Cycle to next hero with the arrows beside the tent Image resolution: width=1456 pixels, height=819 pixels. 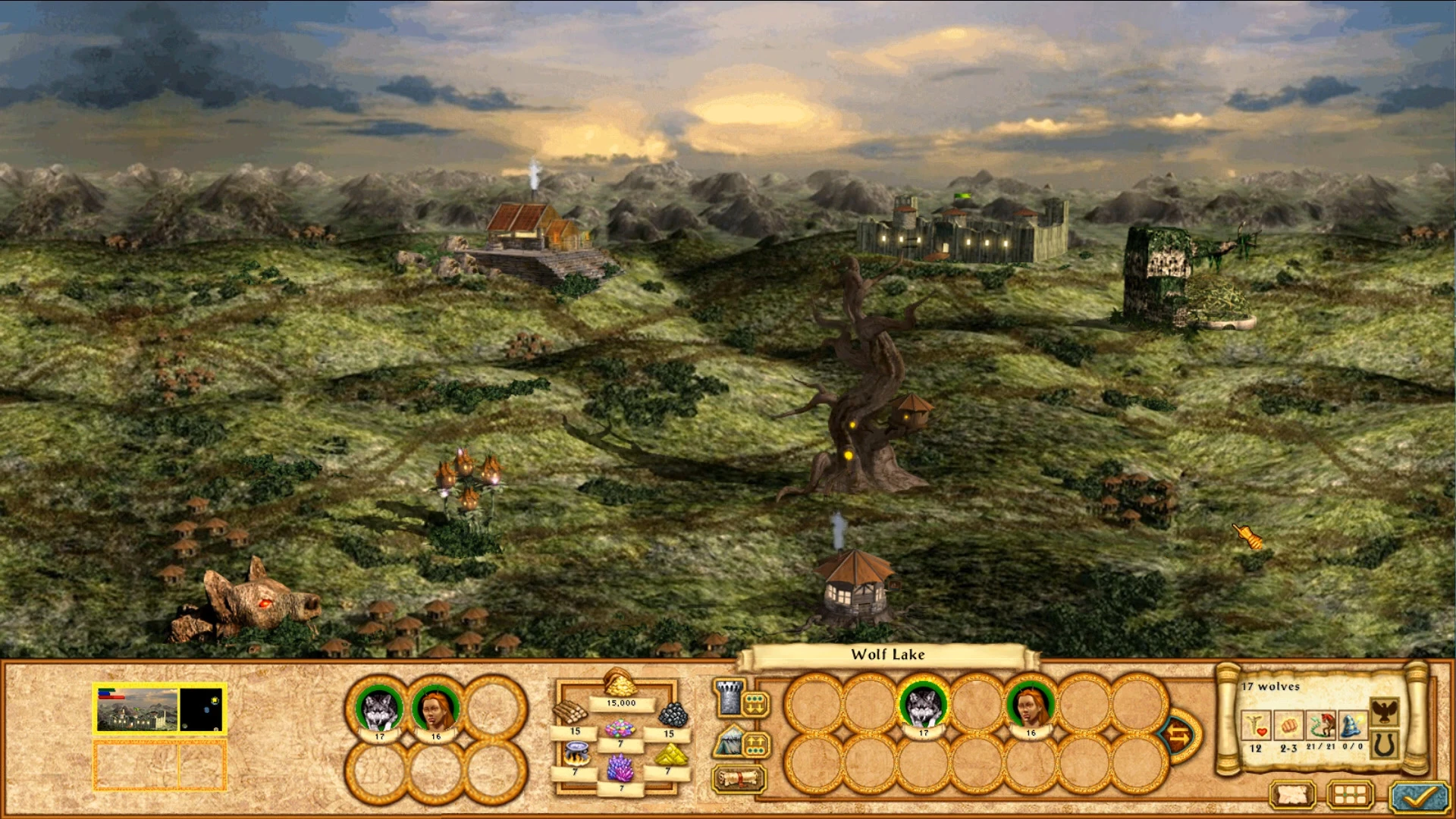[755, 743]
